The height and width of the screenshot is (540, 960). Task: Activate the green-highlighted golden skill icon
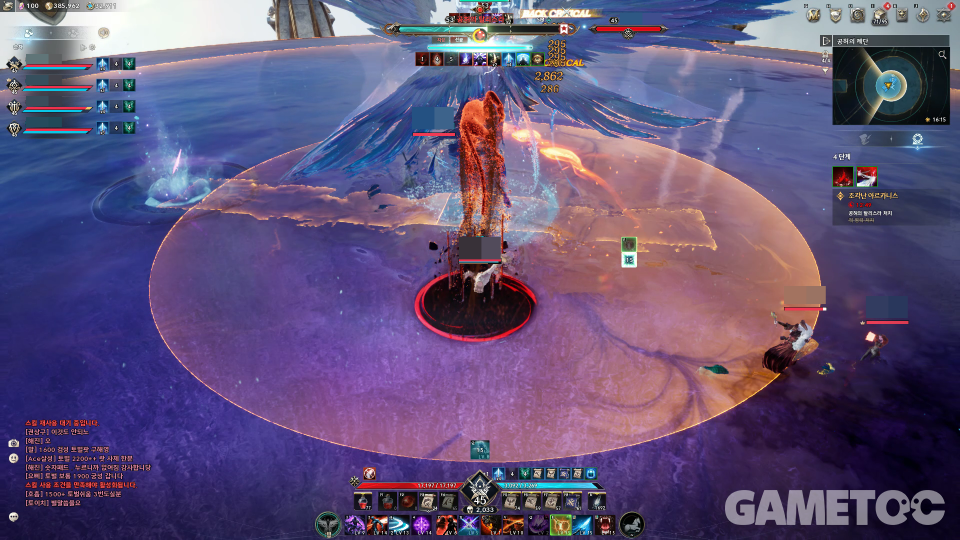tap(560, 524)
